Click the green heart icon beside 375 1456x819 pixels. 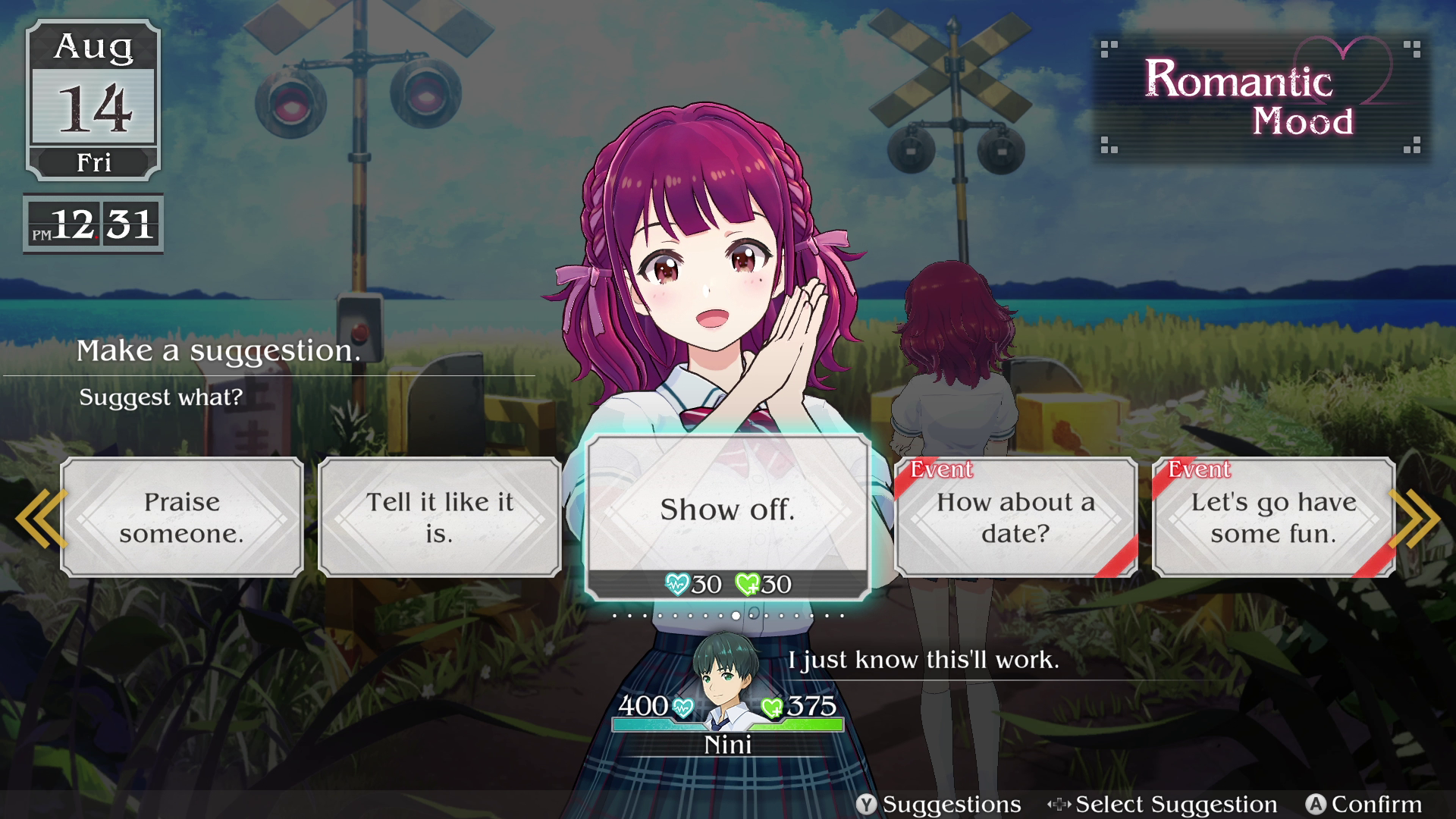(772, 706)
